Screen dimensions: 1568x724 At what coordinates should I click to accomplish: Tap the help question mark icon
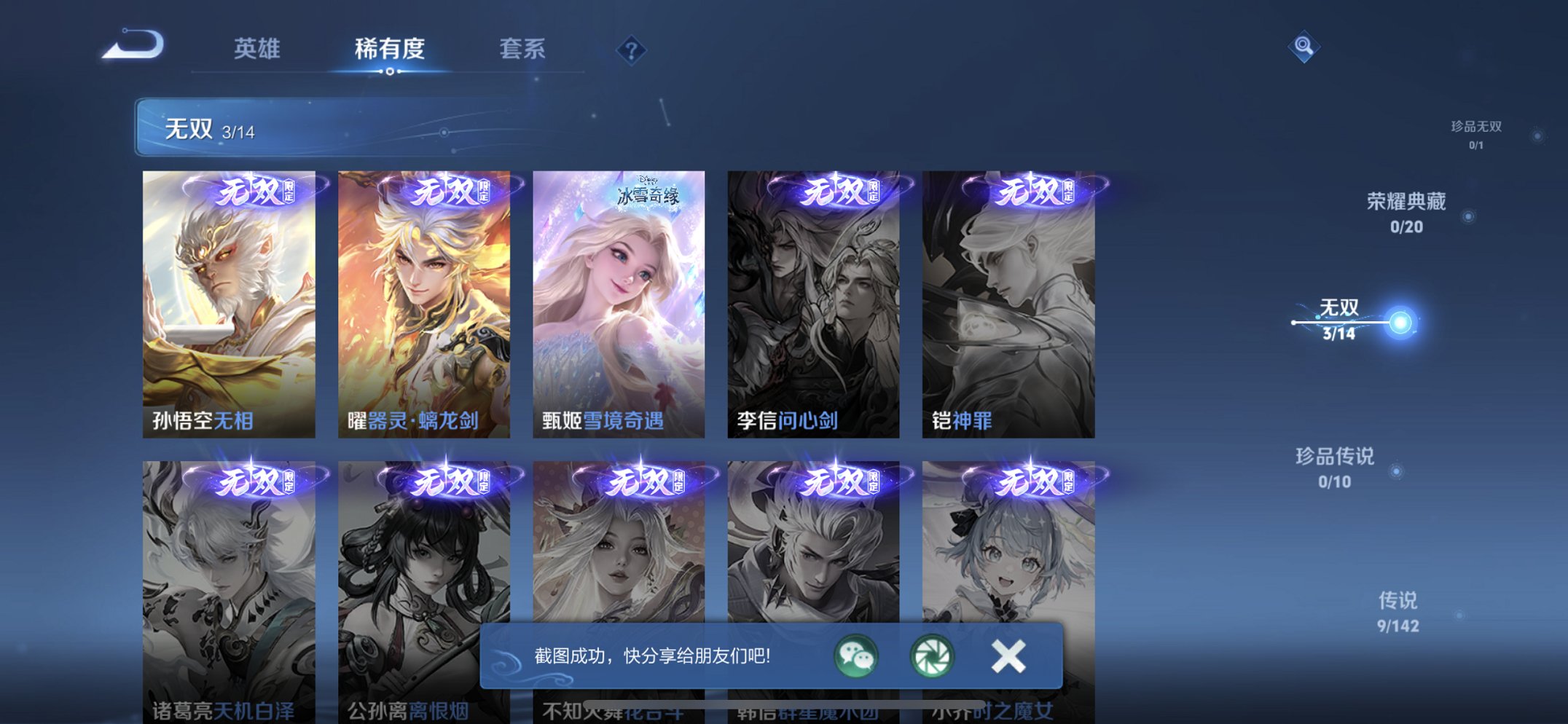coord(633,49)
